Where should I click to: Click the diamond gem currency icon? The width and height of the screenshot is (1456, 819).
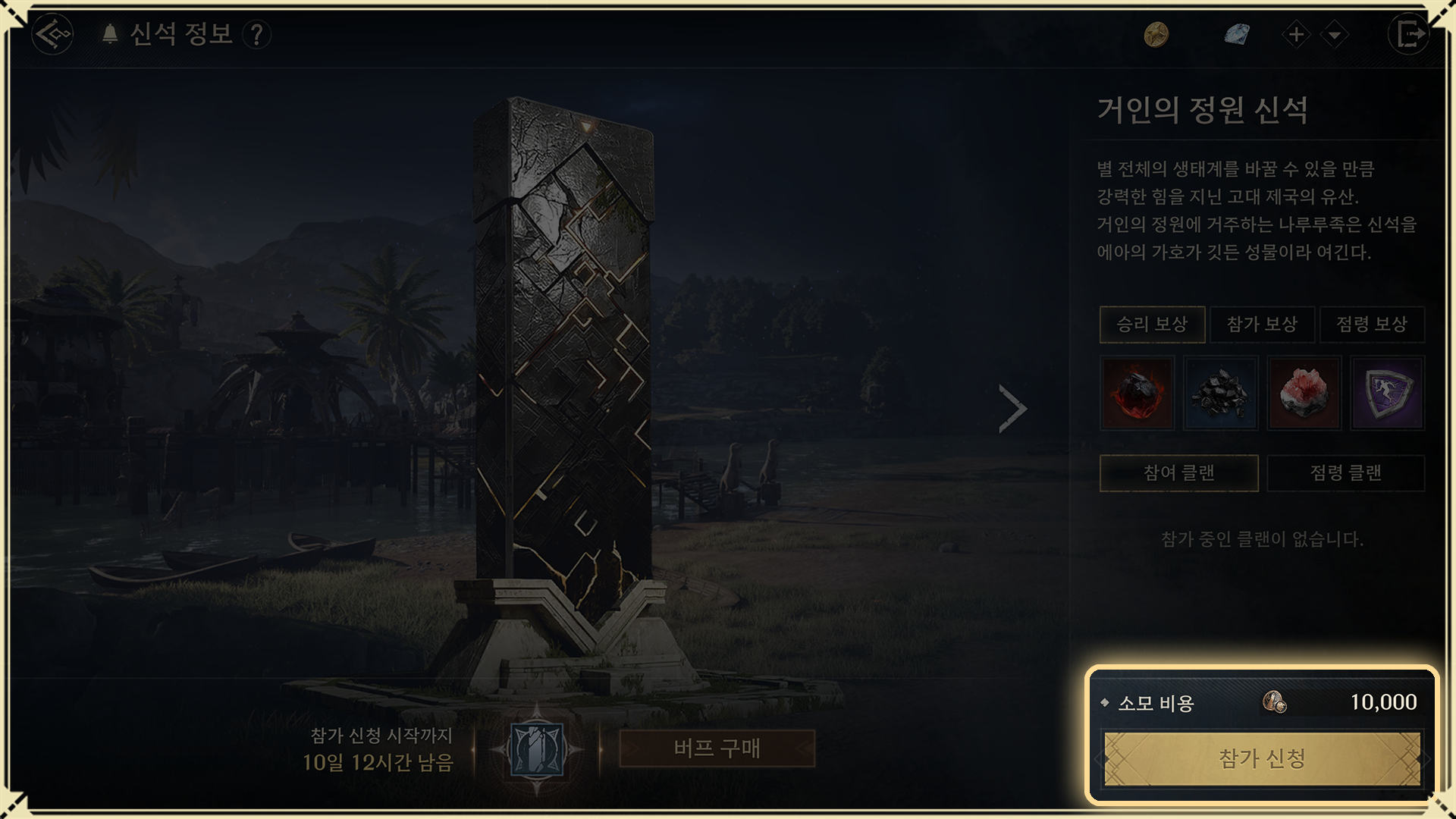[x=1236, y=34]
